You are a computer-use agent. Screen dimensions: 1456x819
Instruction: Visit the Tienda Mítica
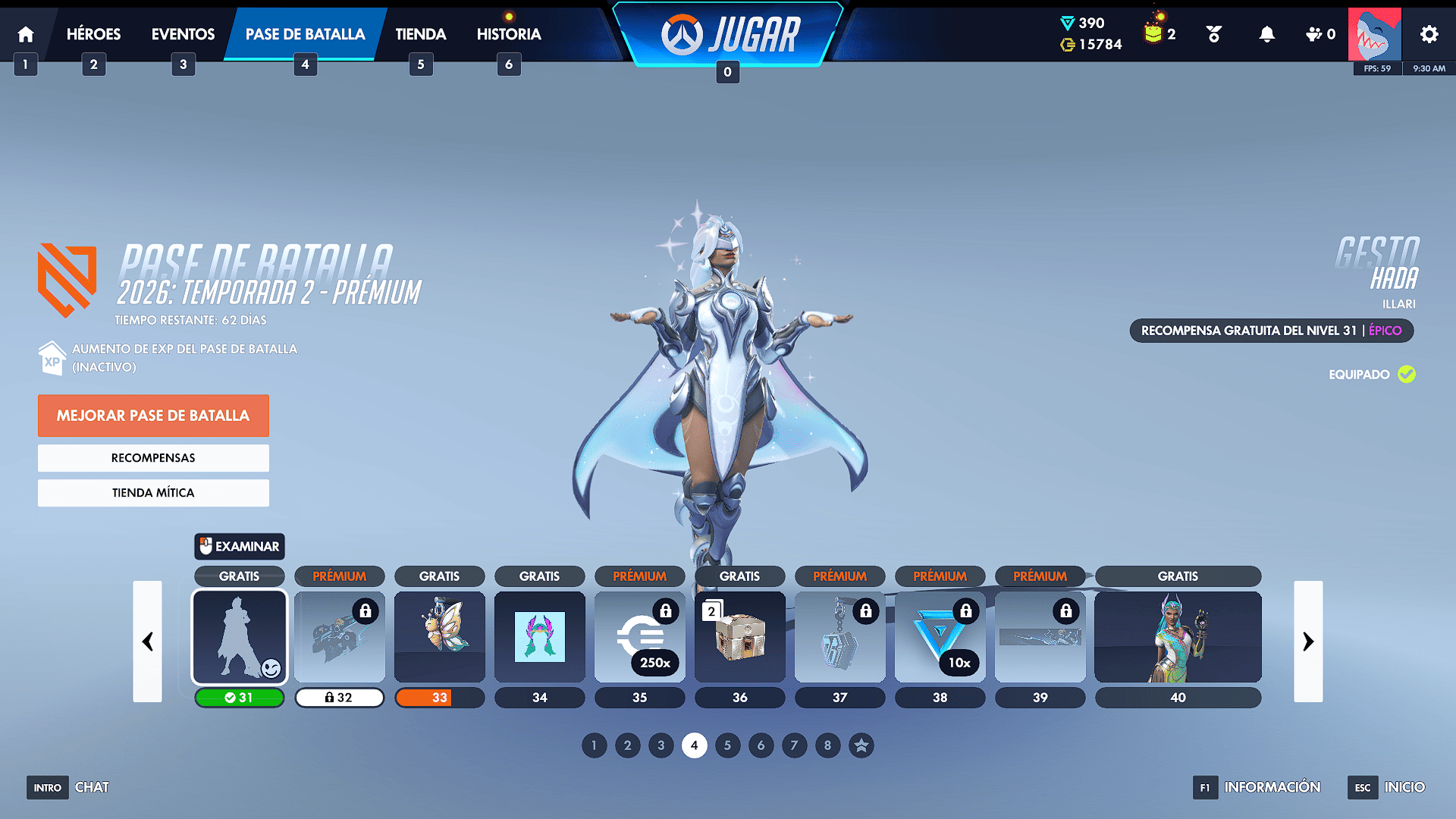pyautogui.click(x=153, y=493)
